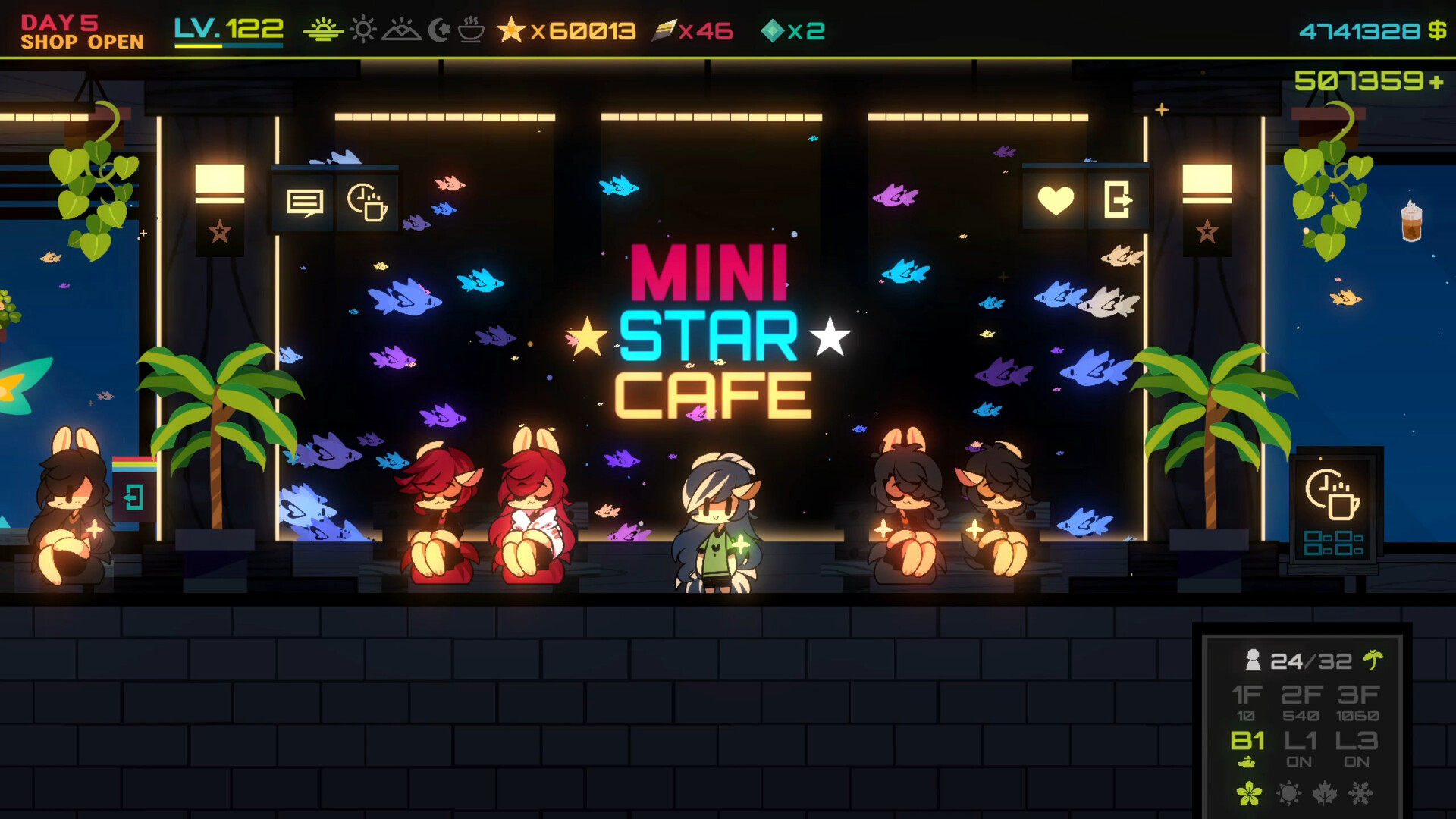Viewport: 1456px width, 819px height.
Task: Click the B1 basement floor button
Action: [1248, 739]
